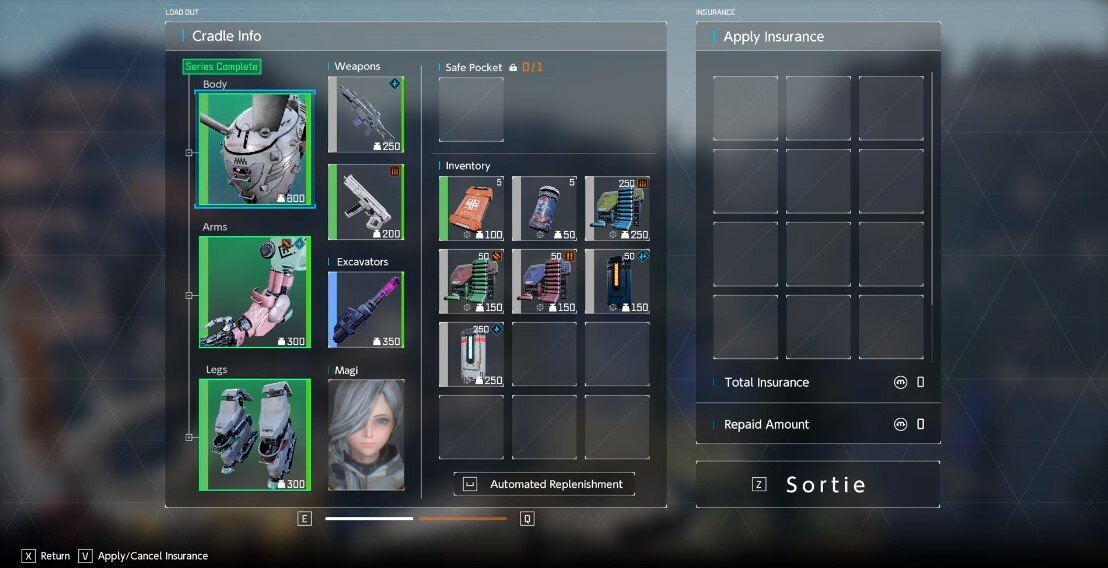Click the Magi character portrait
Screen dimensions: 1108x568
366,434
